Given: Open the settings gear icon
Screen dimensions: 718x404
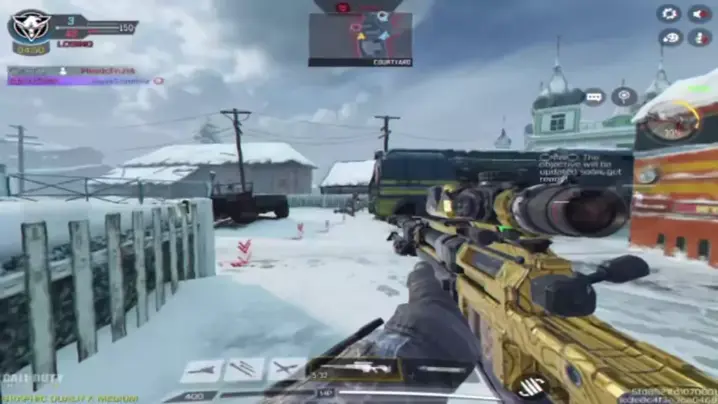Looking at the screenshot, I should click(669, 14).
